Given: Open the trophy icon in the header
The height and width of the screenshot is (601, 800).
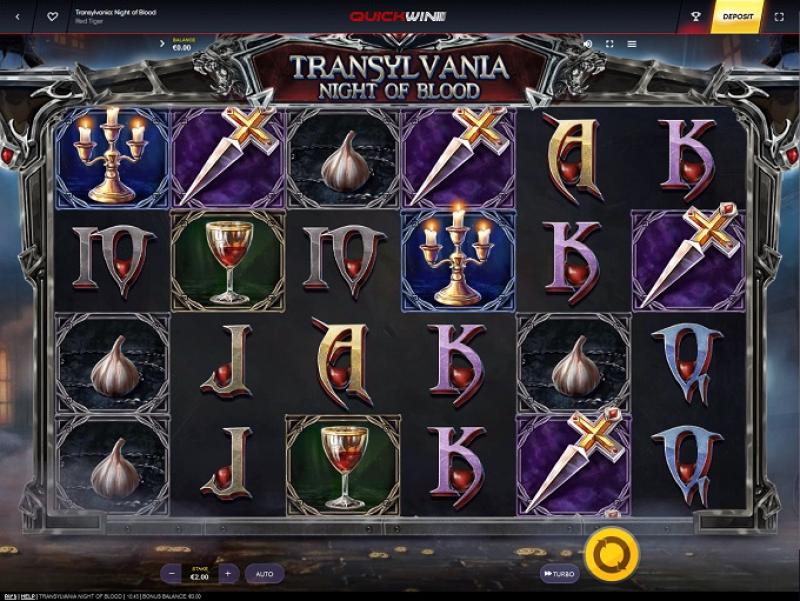Looking at the screenshot, I should tap(695, 17).
